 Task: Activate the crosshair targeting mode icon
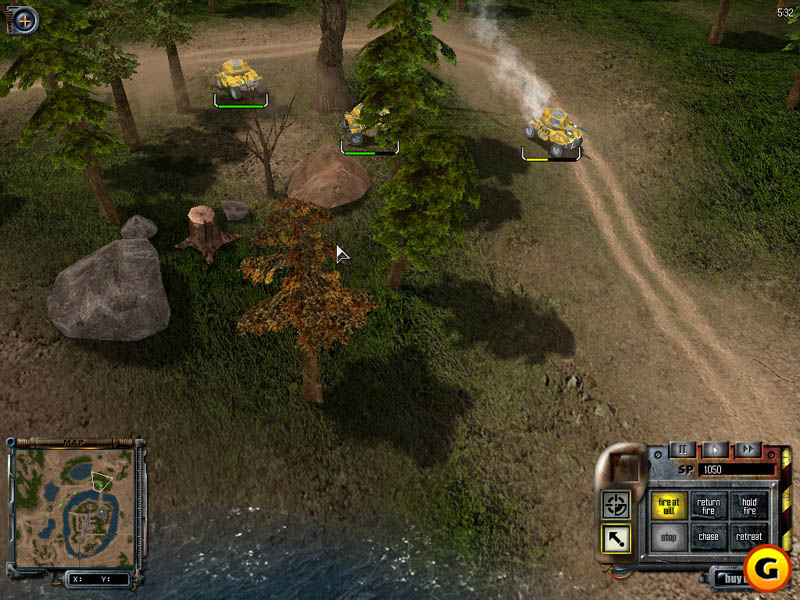[615, 505]
